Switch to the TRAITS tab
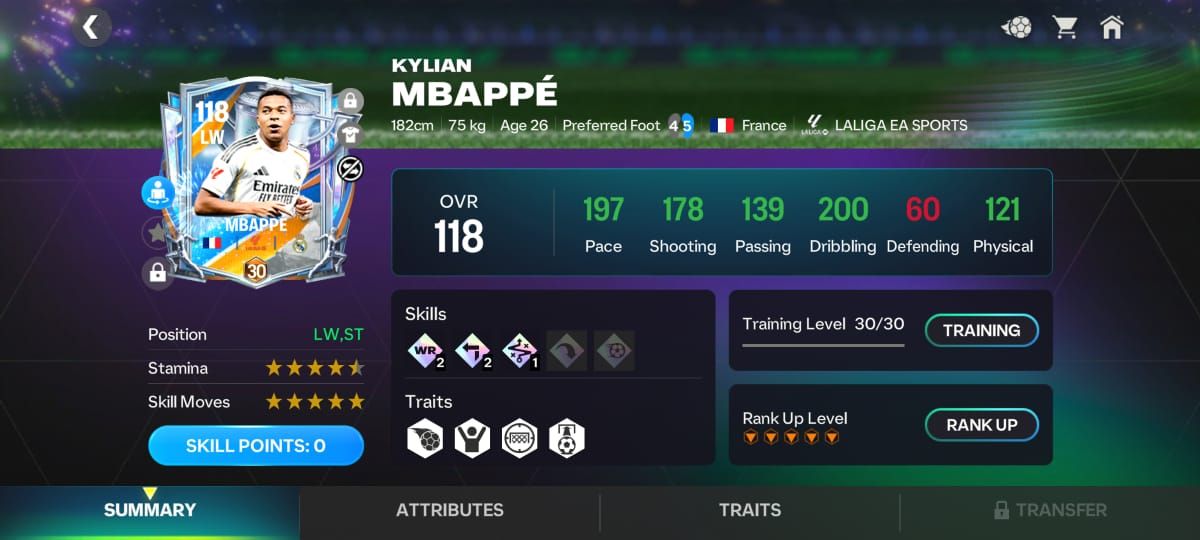Viewport: 1200px width, 540px height. pos(750,510)
